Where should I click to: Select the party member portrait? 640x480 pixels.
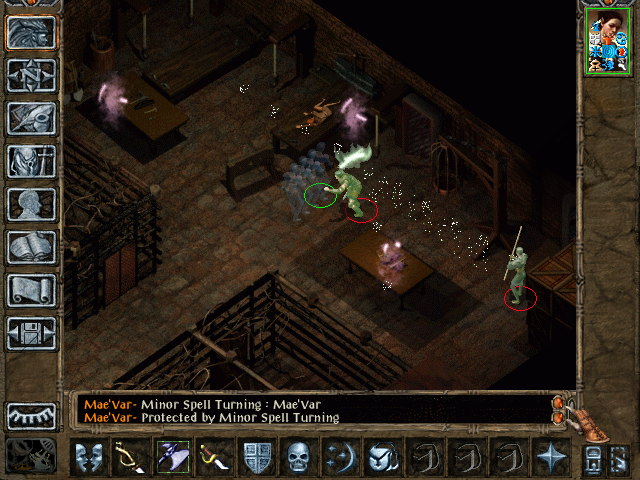608,43
